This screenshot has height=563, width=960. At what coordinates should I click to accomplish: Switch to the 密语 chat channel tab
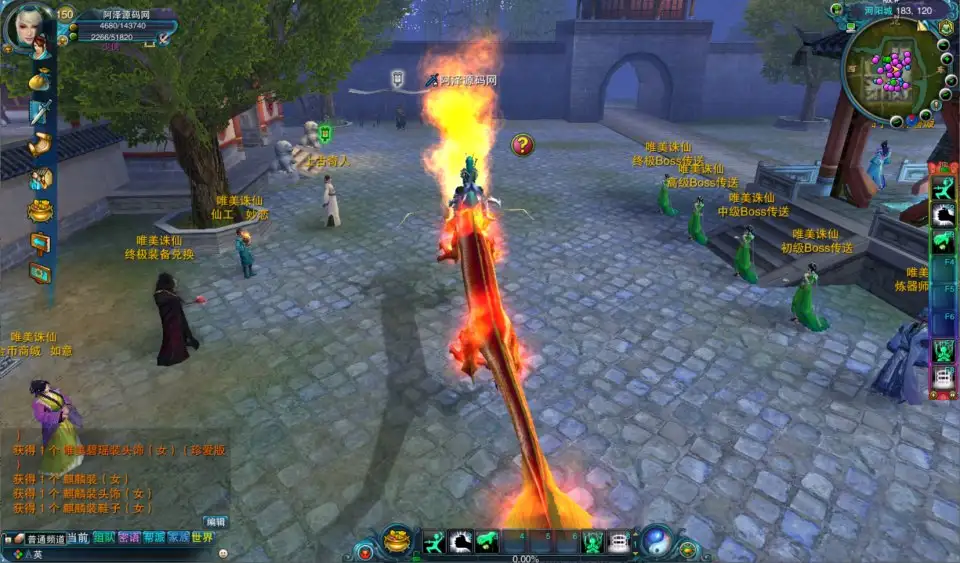[x=129, y=538]
